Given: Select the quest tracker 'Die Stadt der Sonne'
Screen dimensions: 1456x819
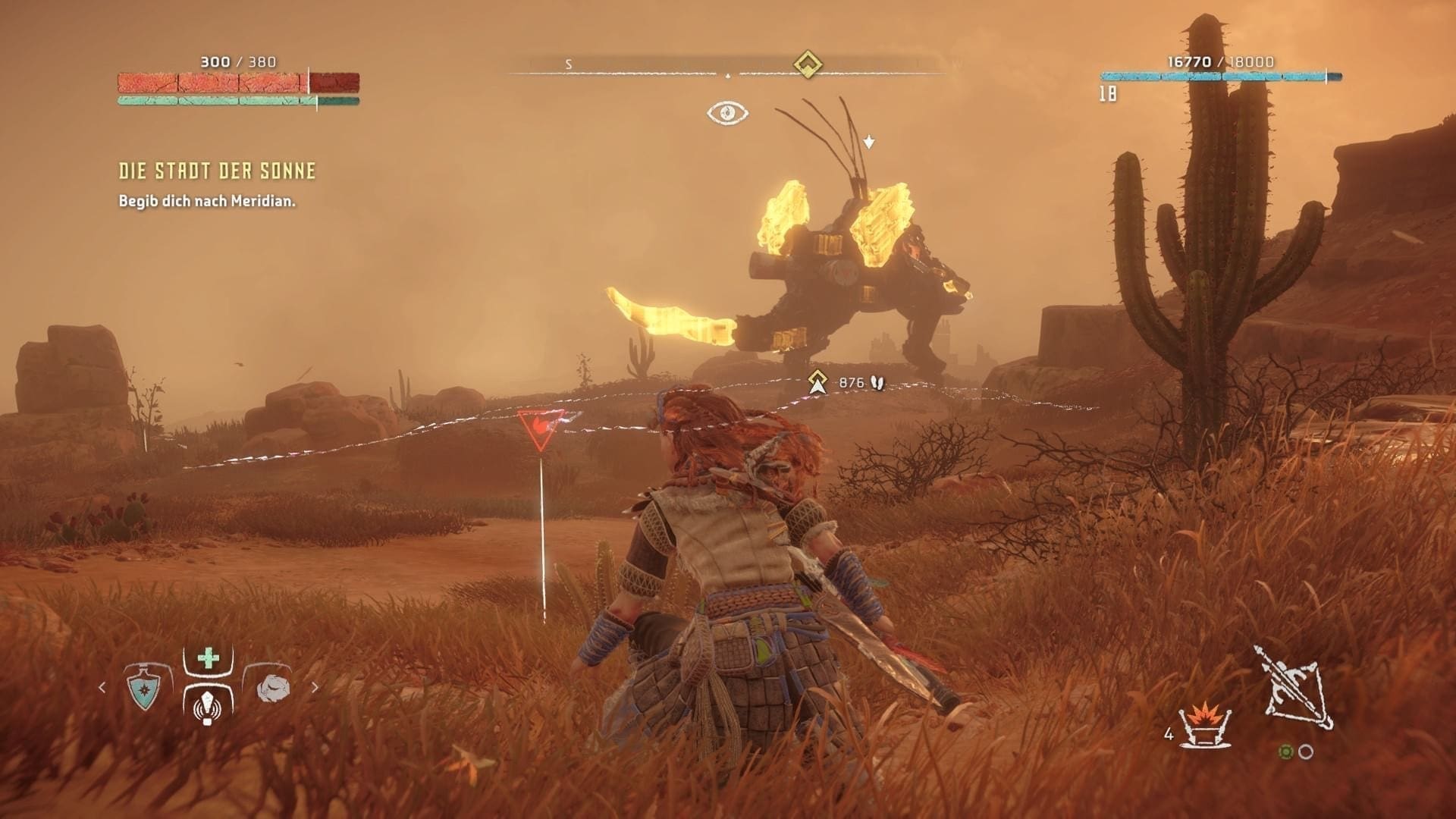Looking at the screenshot, I should tap(217, 171).
